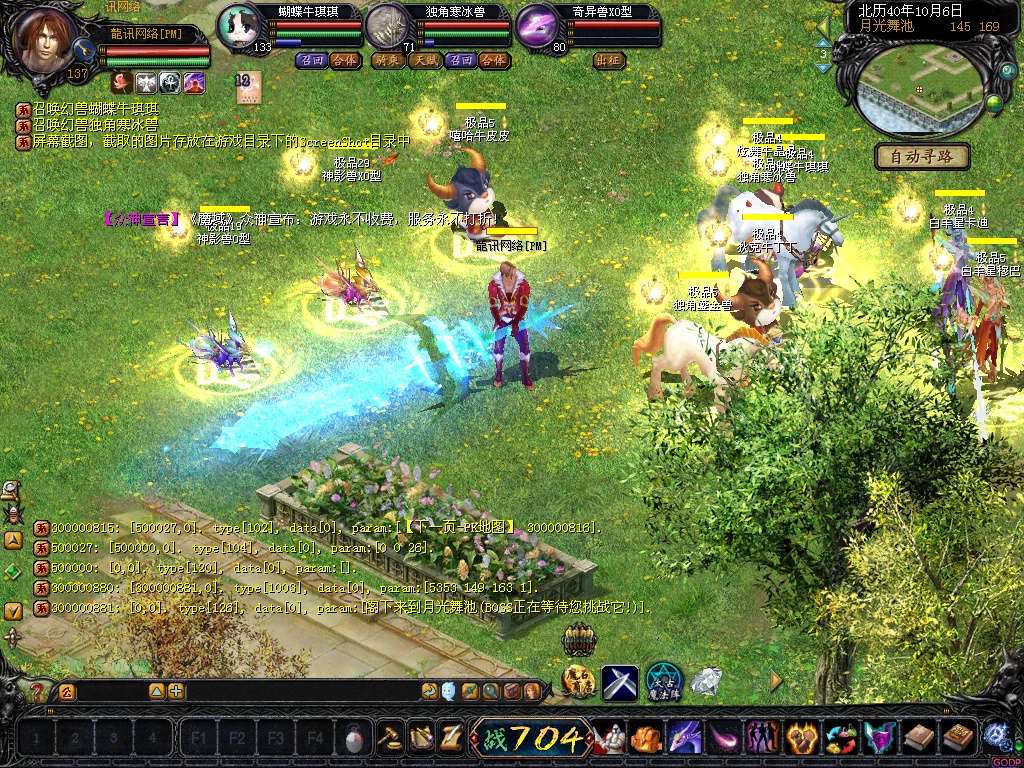Viewport: 1024px width, 768px height.
Task: Activate the 魔法阵 pentagram skill
Action: 663,682
